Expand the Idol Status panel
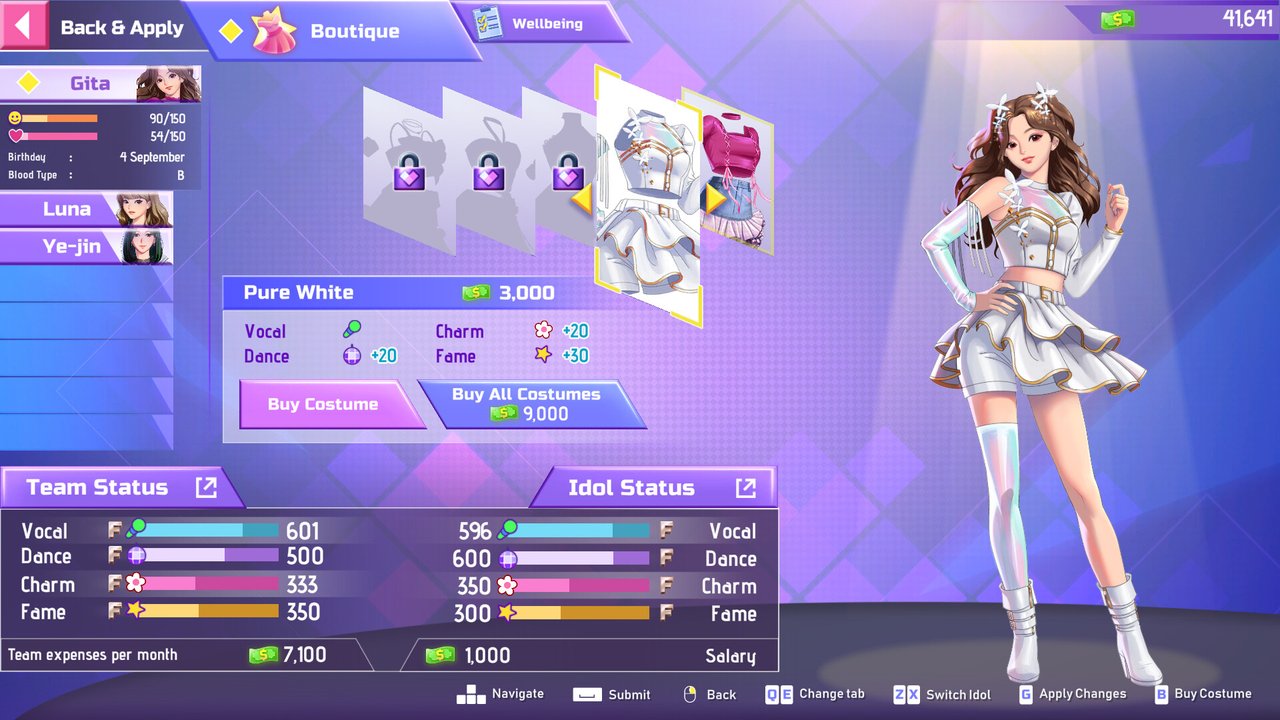 pos(746,487)
